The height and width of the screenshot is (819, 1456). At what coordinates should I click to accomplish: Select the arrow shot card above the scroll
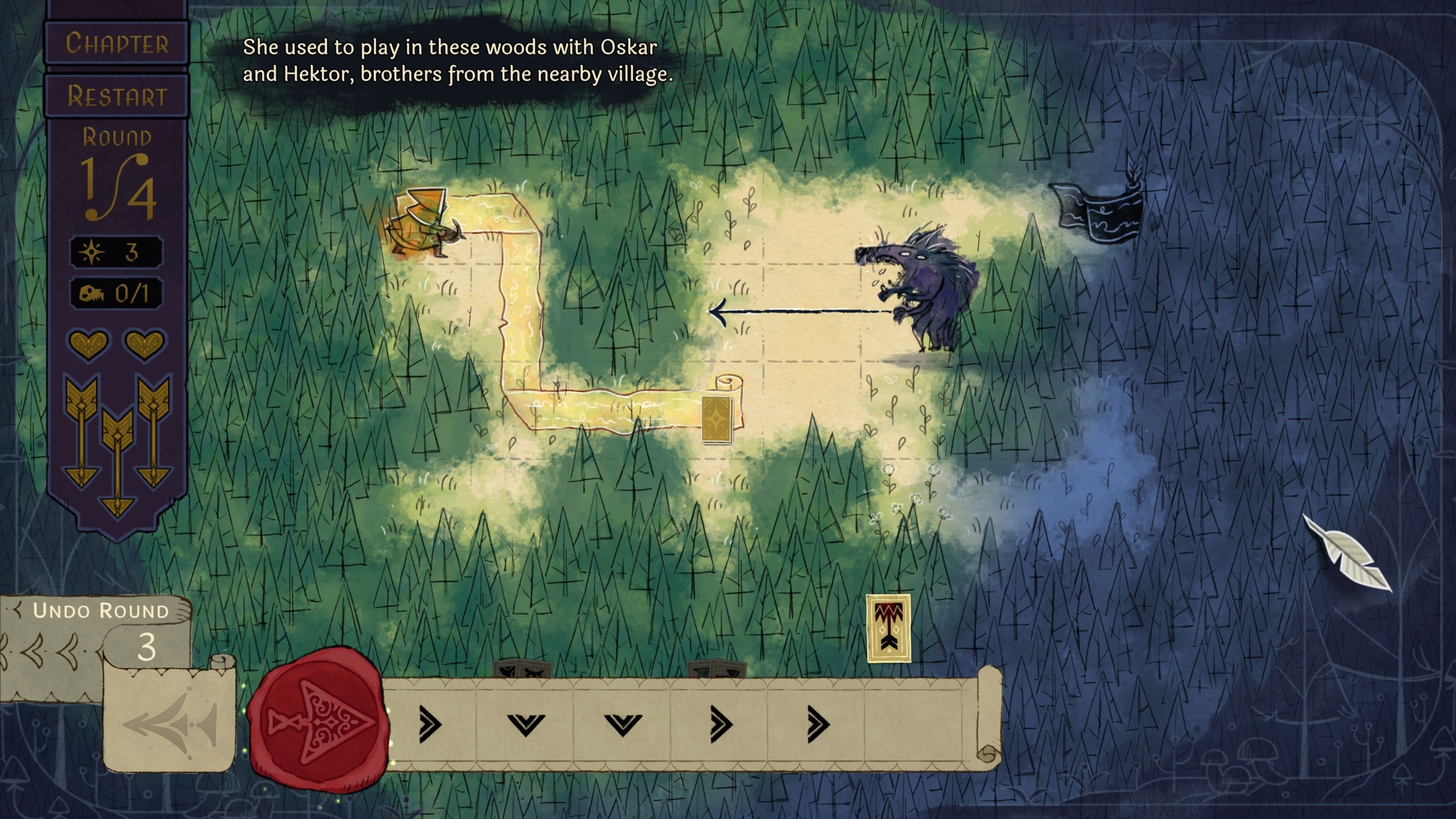(x=888, y=628)
